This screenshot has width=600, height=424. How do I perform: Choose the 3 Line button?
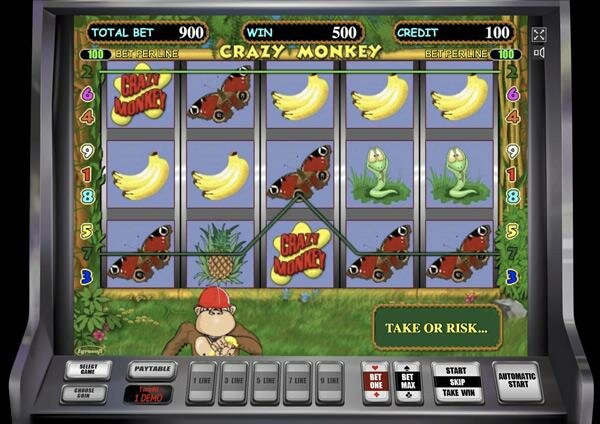(x=234, y=381)
